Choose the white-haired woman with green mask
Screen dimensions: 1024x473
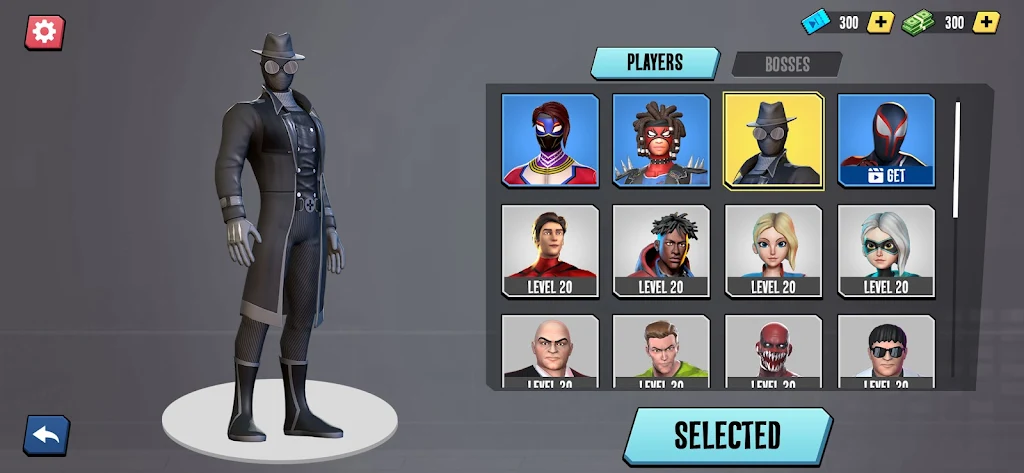(x=886, y=250)
